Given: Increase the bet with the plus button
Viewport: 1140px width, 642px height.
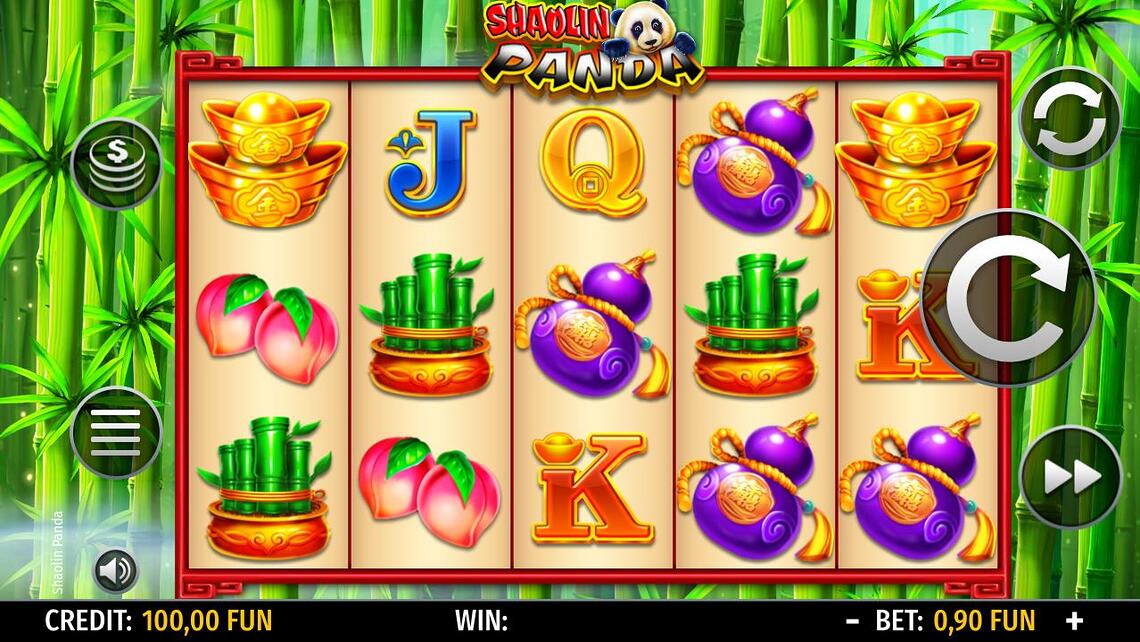Looking at the screenshot, I should tap(1074, 621).
